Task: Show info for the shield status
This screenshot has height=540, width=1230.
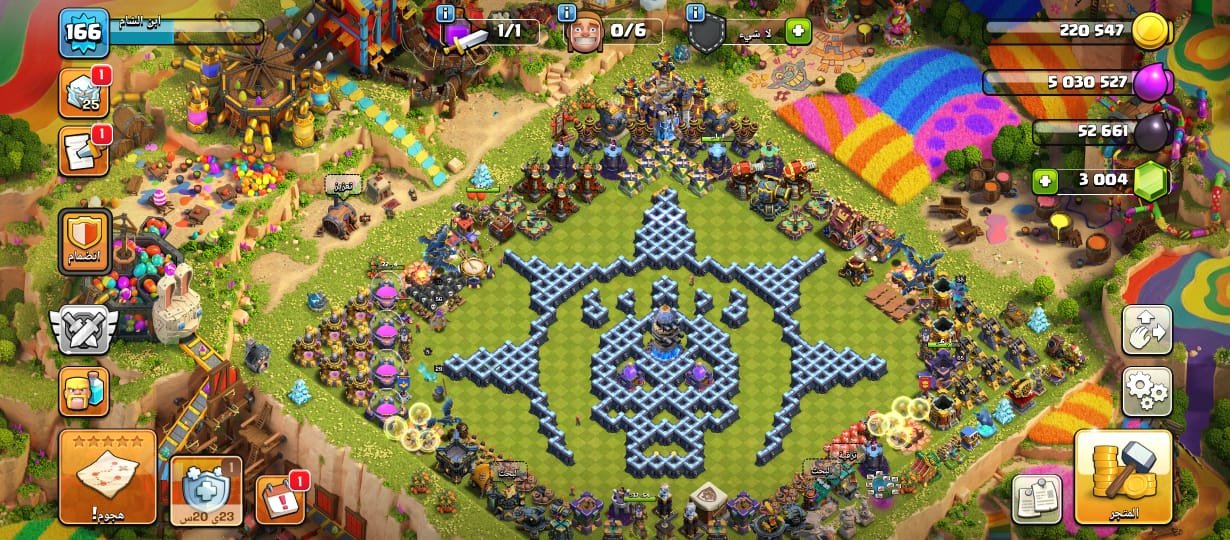Action: (x=696, y=13)
